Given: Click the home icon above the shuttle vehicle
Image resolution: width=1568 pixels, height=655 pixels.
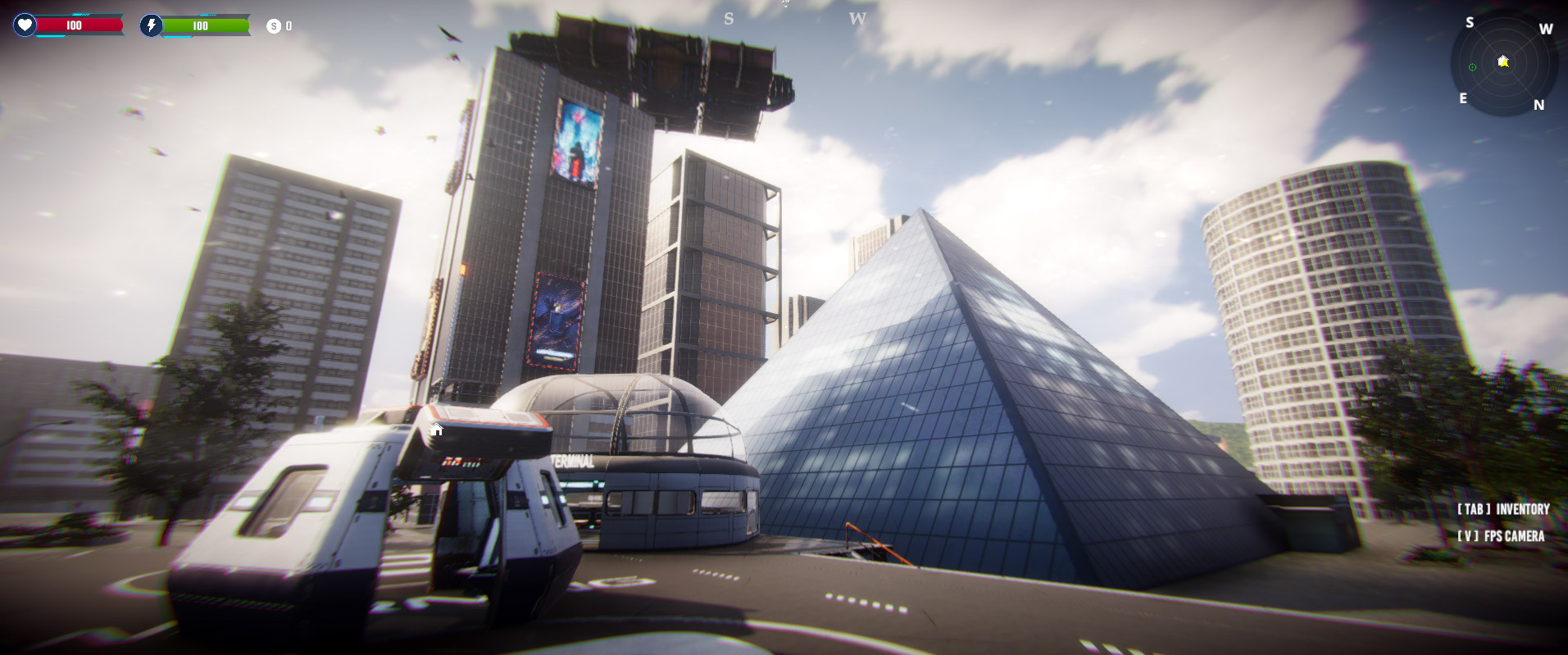Looking at the screenshot, I should coord(436,428).
